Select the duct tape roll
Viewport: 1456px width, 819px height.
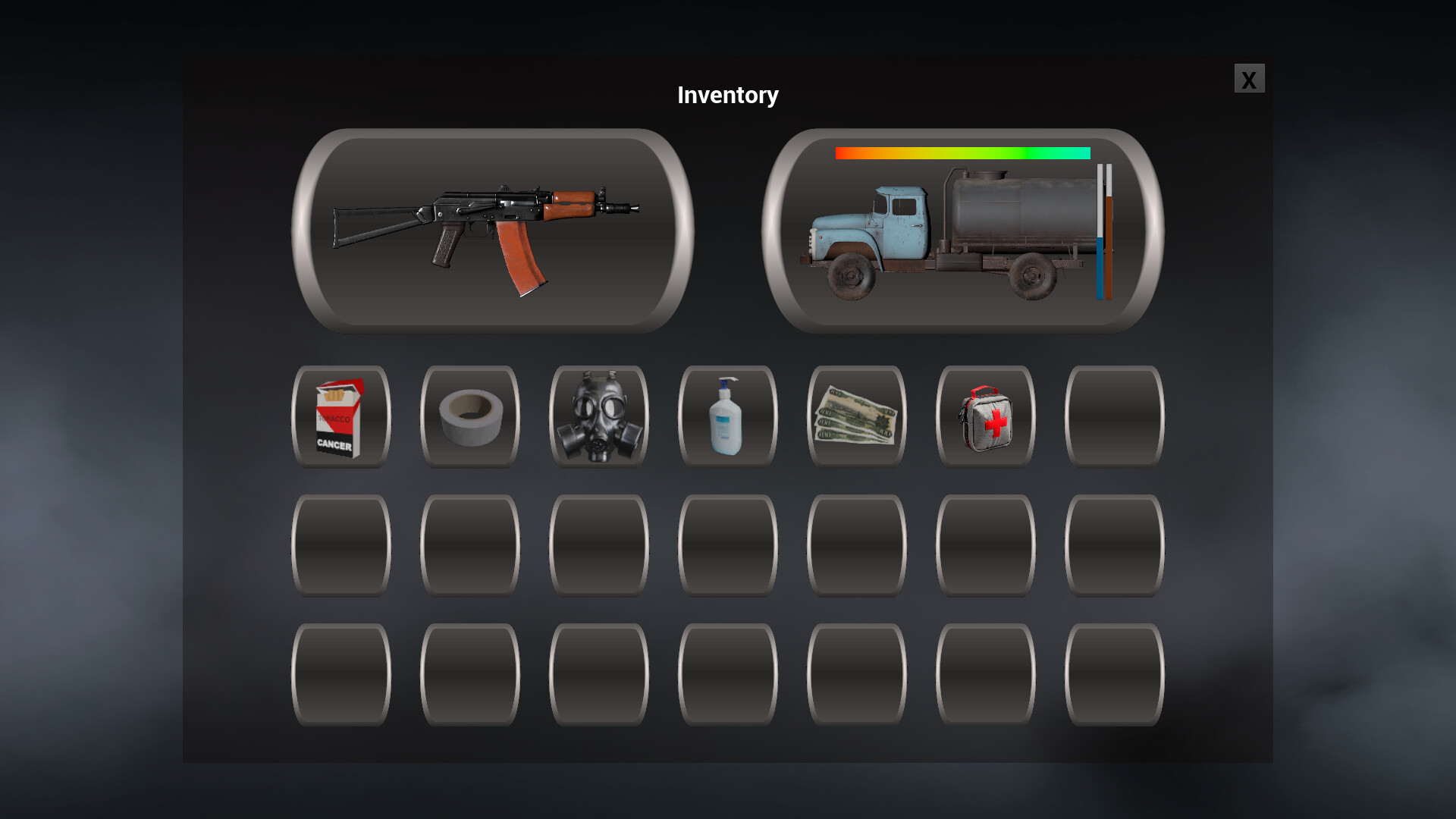469,416
